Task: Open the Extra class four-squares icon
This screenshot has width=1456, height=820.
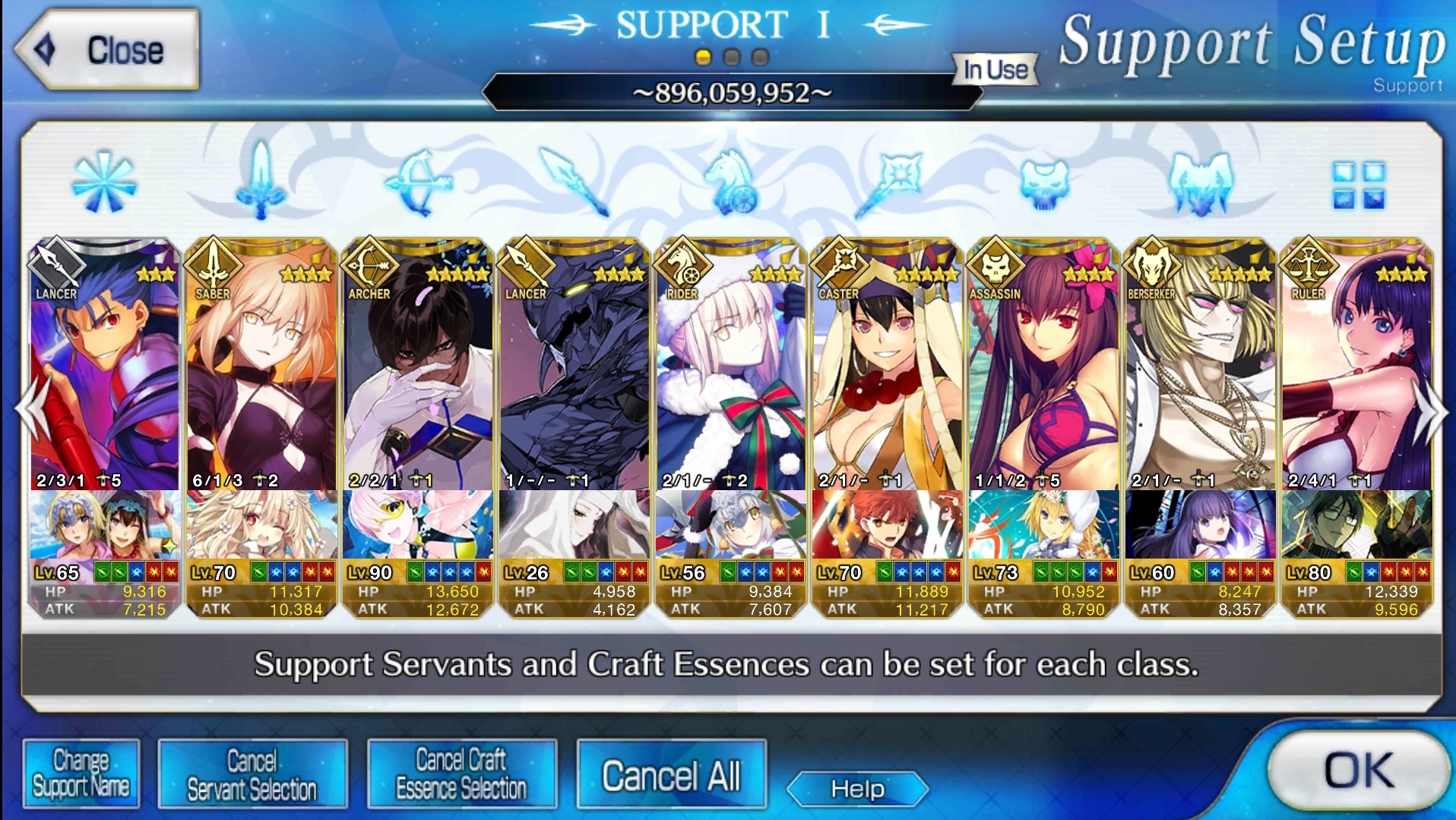Action: click(x=1358, y=184)
